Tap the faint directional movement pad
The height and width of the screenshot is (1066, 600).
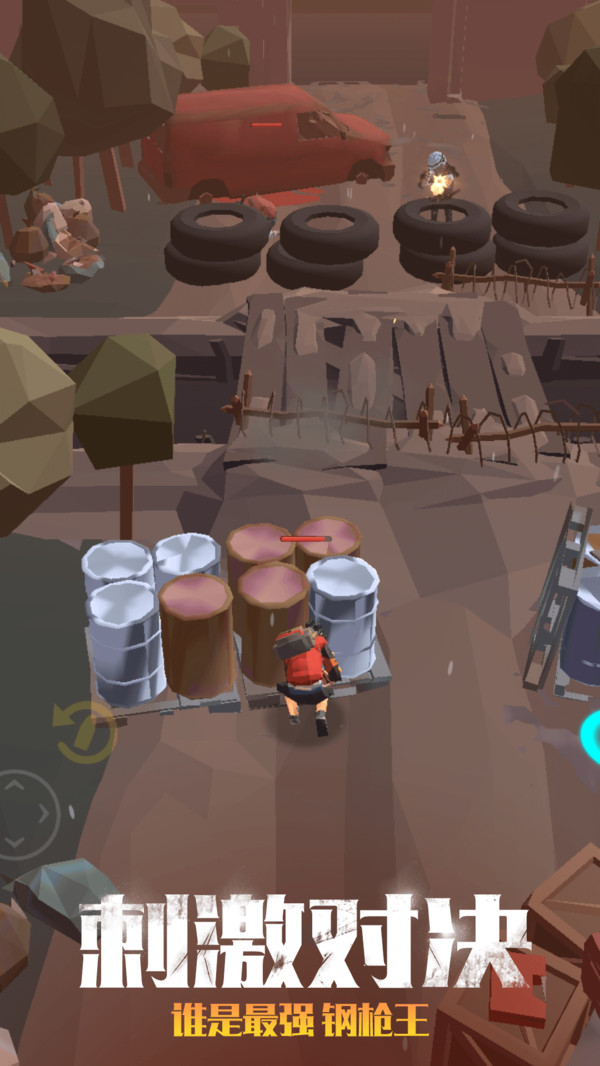click(24, 813)
